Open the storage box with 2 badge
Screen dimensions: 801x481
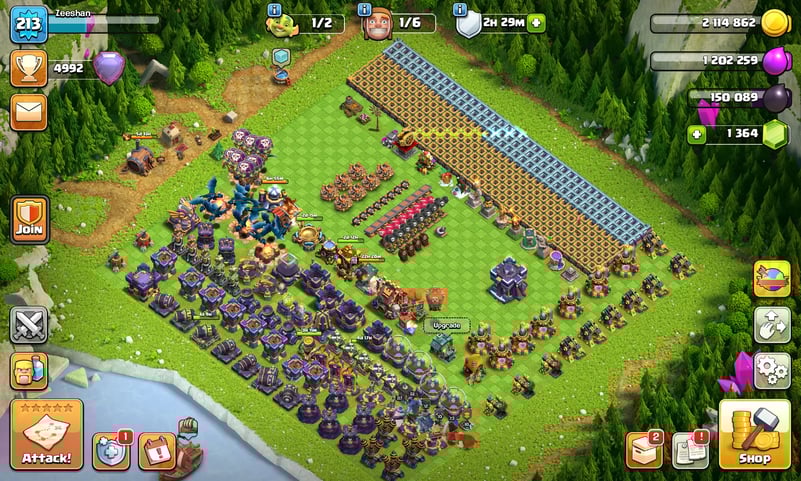643,450
